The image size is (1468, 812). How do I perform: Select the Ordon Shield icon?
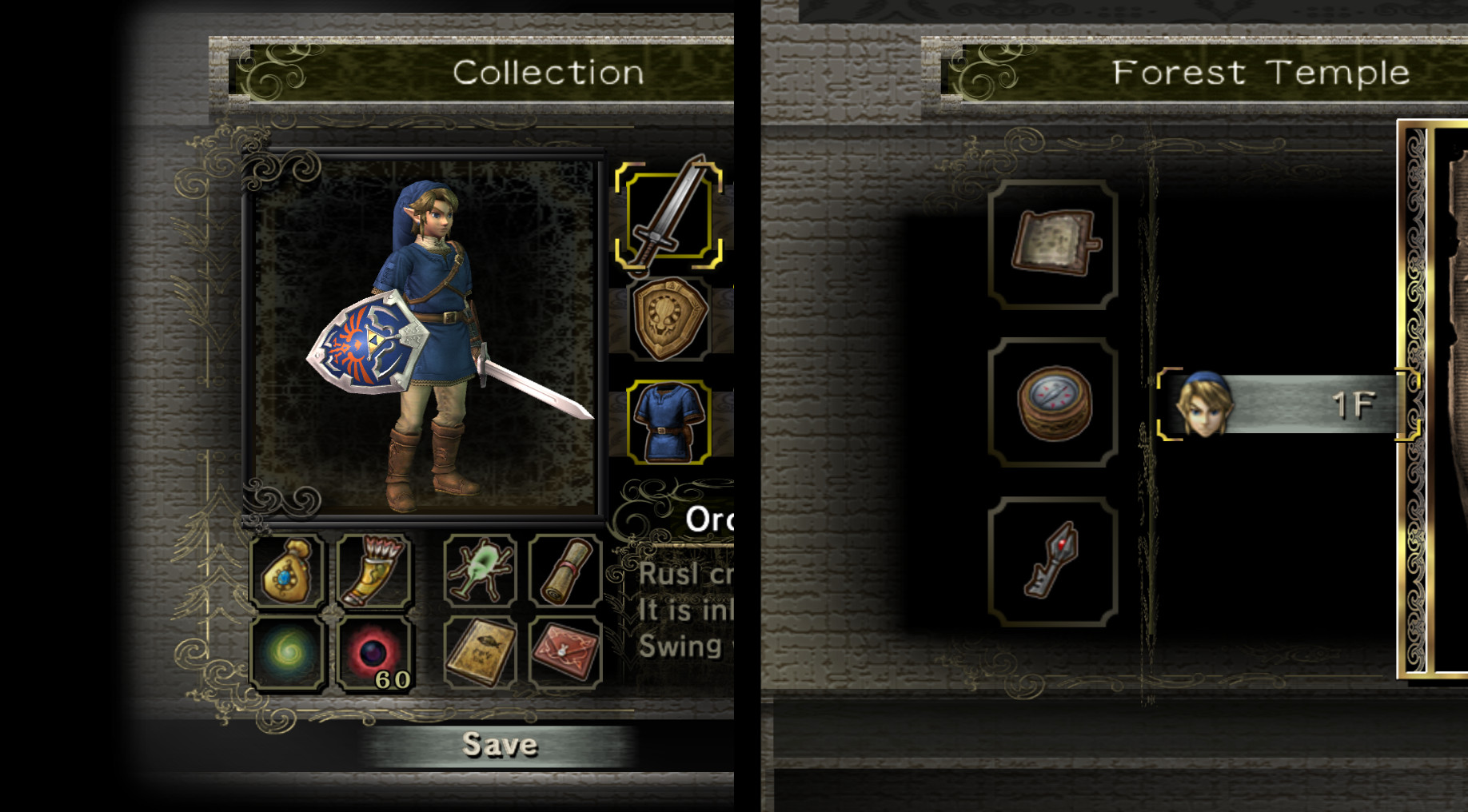pyautogui.click(x=672, y=320)
